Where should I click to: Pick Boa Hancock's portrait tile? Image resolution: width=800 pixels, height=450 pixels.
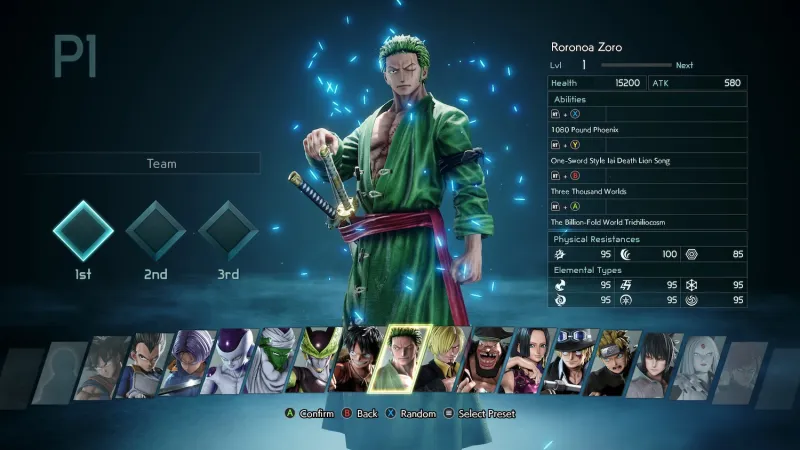(x=528, y=366)
